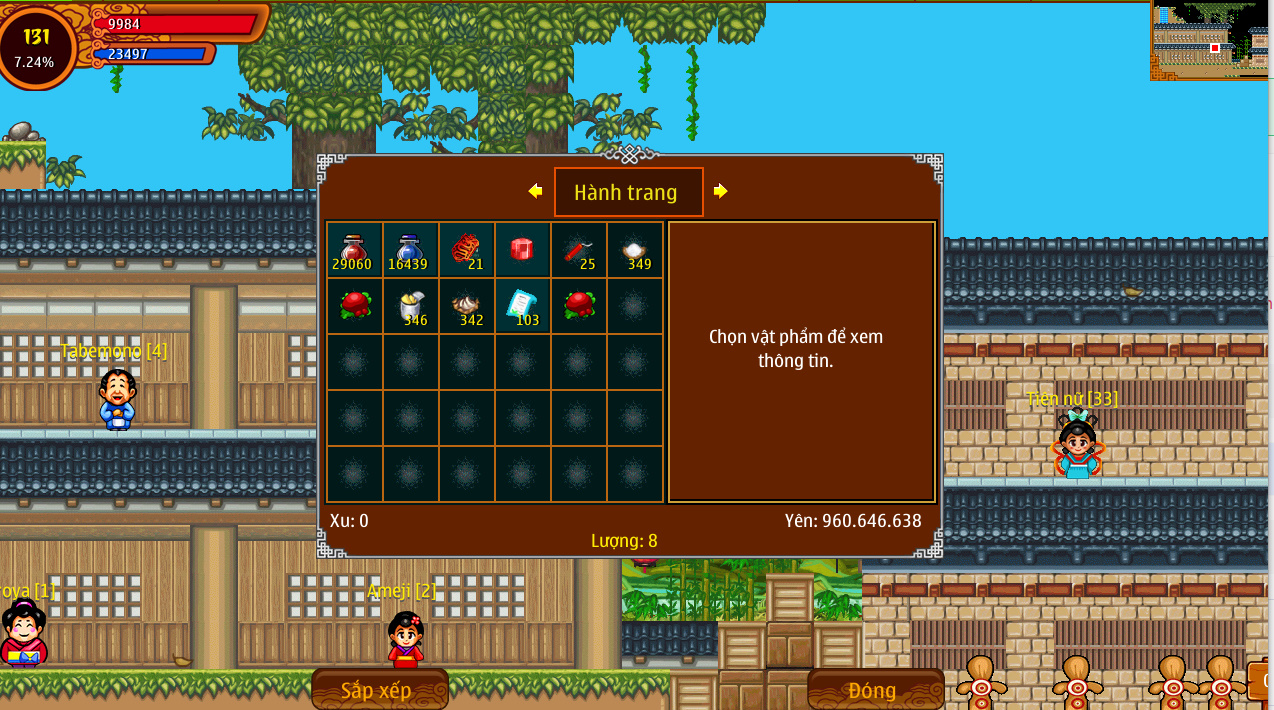The image size is (1274, 710).
Task: Go to previous page with left arrow
Action: pos(535,191)
